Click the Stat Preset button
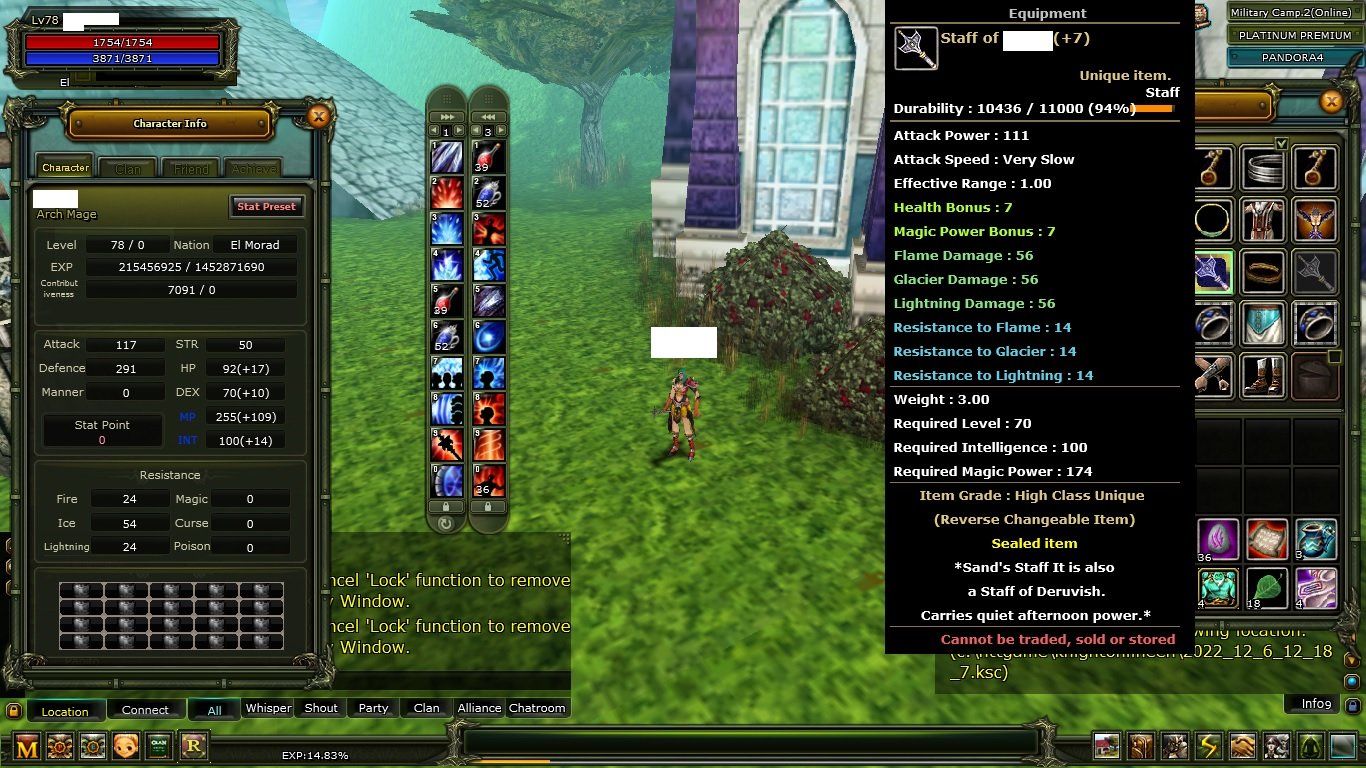1366x768 pixels. [x=266, y=206]
